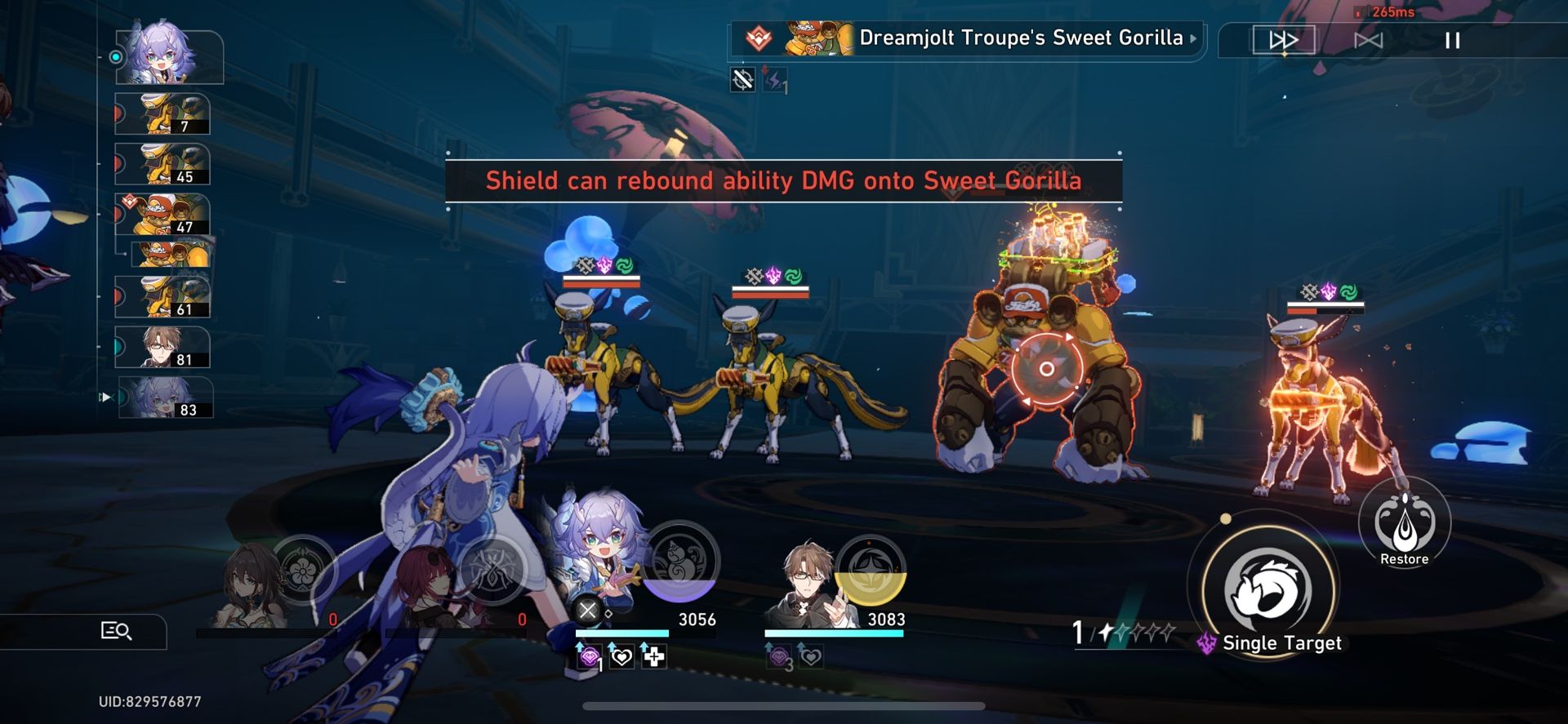1568x724 pixels.
Task: Expand enemy details via the arrow beside Sweet Gorilla
Action: coord(1192,38)
